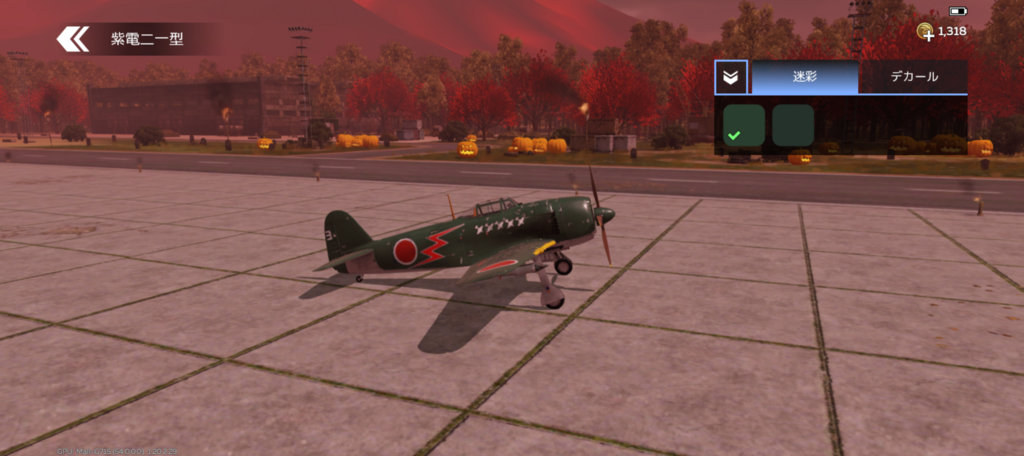This screenshot has height=456, width=1024.
Task: Switch to the 迷彩 camouflage tab
Action: 804,77
